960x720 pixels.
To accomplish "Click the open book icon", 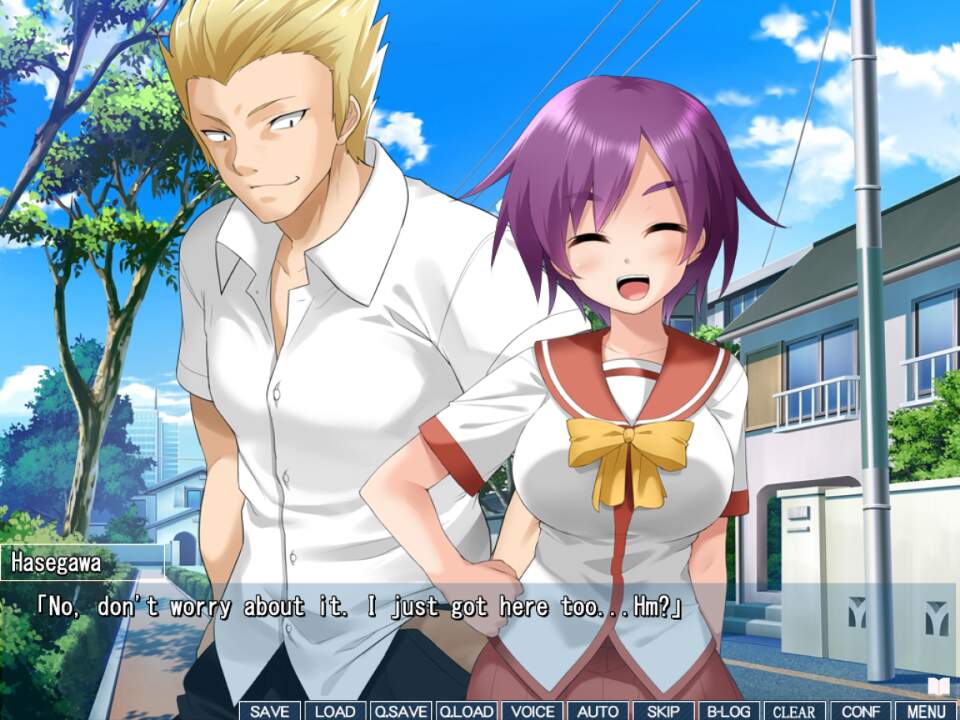I will (x=938, y=686).
